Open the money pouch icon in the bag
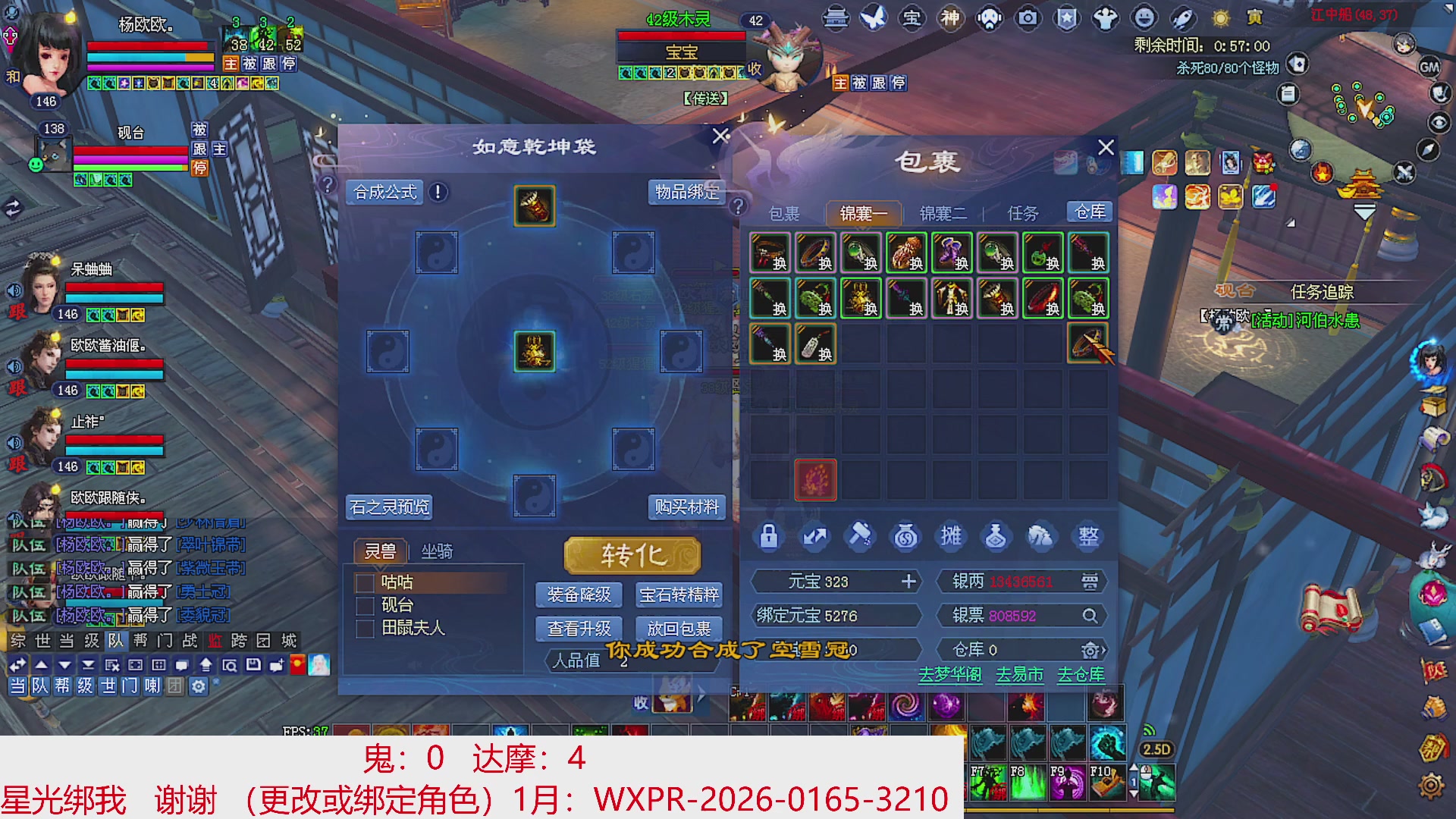This screenshot has width=1456, height=819. (905, 536)
